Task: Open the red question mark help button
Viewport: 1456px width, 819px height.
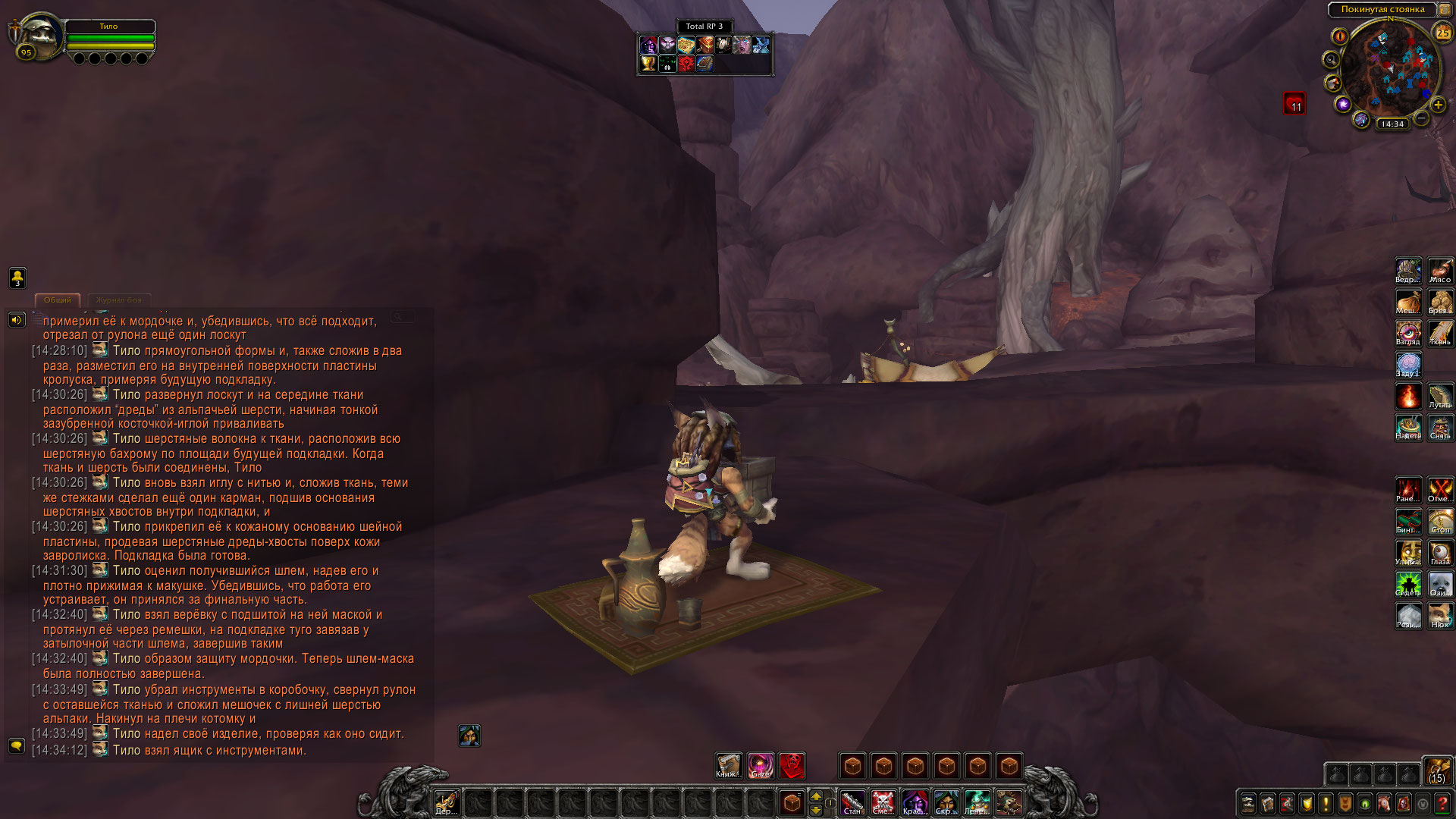Action: click(1442, 803)
